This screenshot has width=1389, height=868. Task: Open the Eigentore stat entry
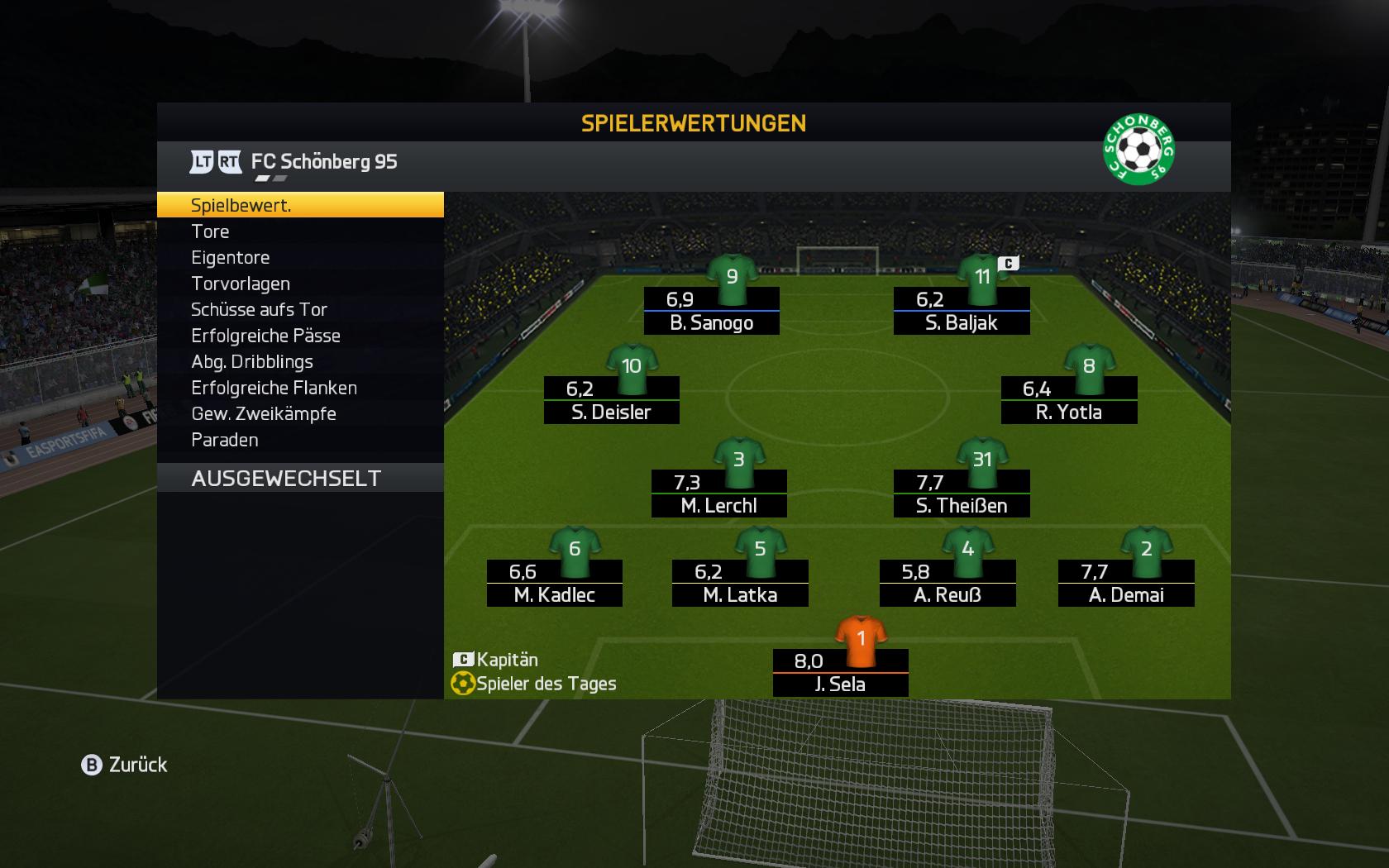(x=299, y=258)
